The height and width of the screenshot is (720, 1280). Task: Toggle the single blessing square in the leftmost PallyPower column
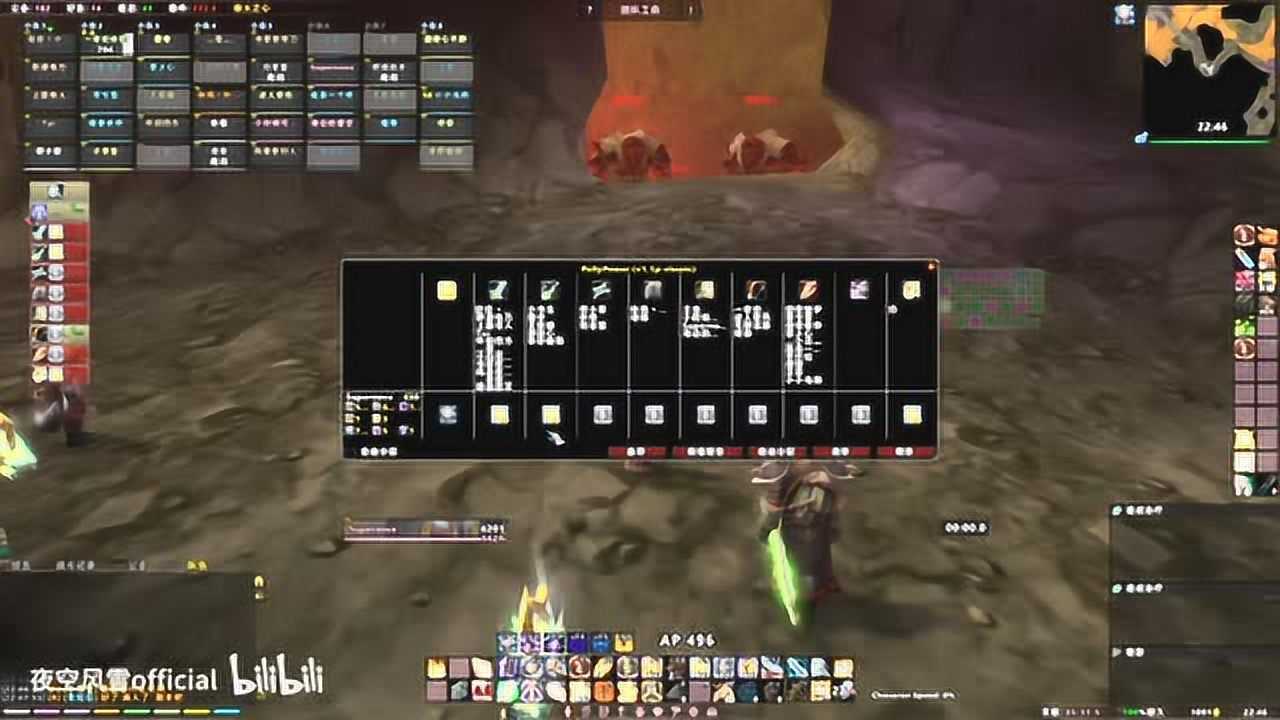point(448,416)
